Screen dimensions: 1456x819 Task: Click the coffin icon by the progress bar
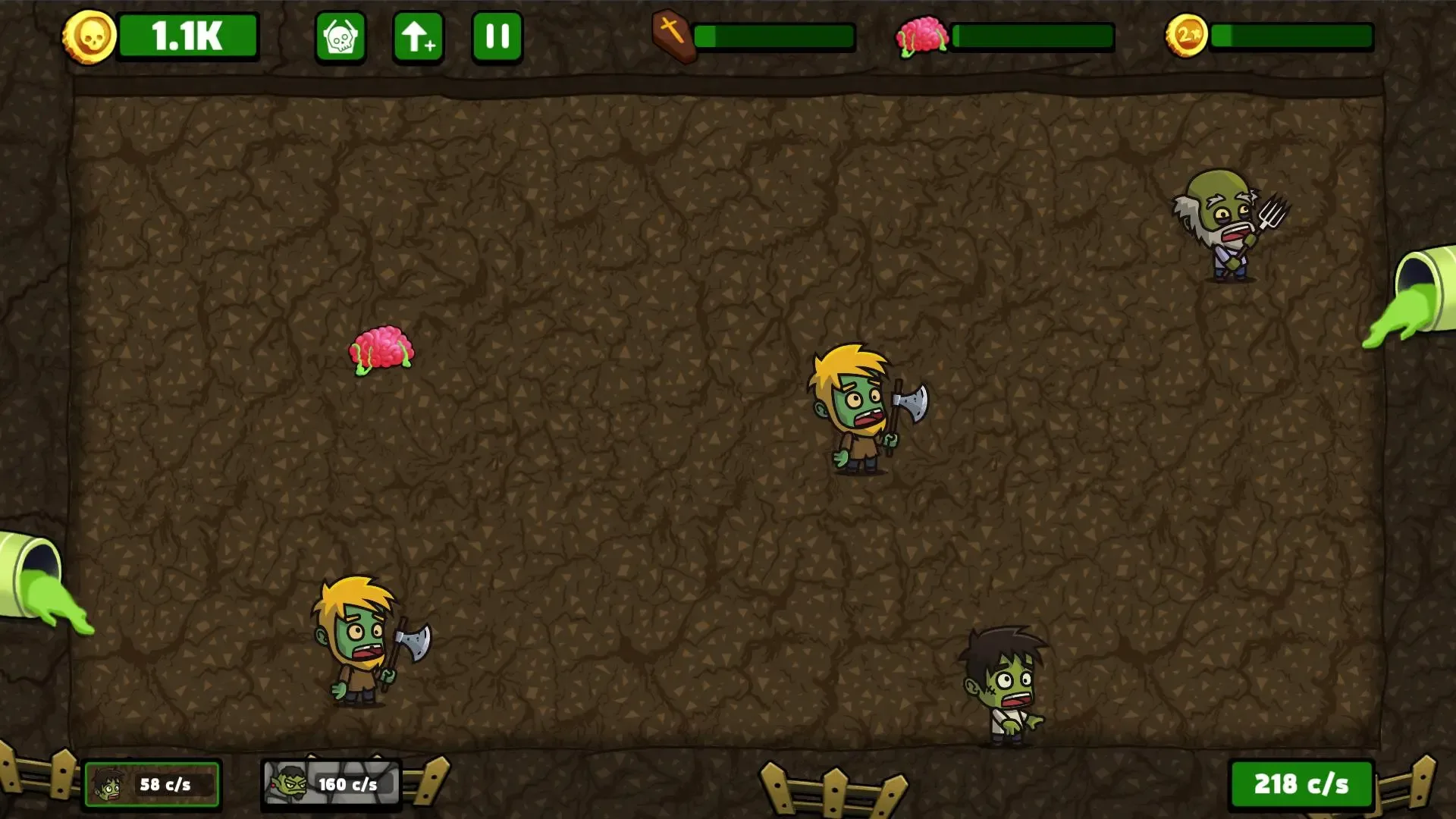(673, 36)
